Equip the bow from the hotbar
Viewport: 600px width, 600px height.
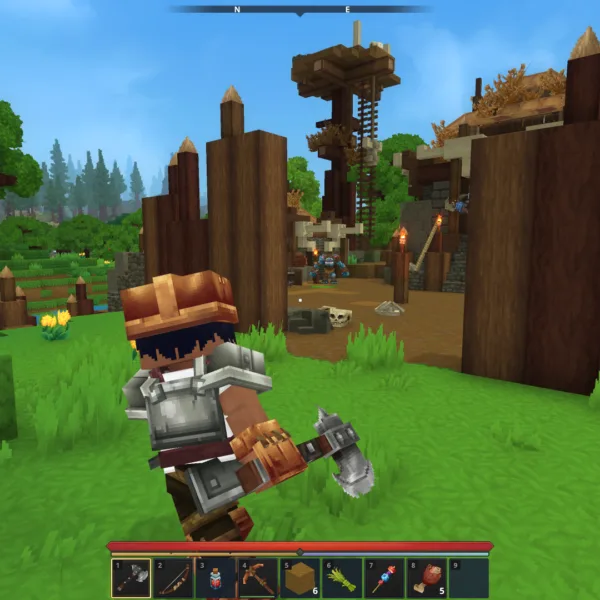[x=173, y=578]
